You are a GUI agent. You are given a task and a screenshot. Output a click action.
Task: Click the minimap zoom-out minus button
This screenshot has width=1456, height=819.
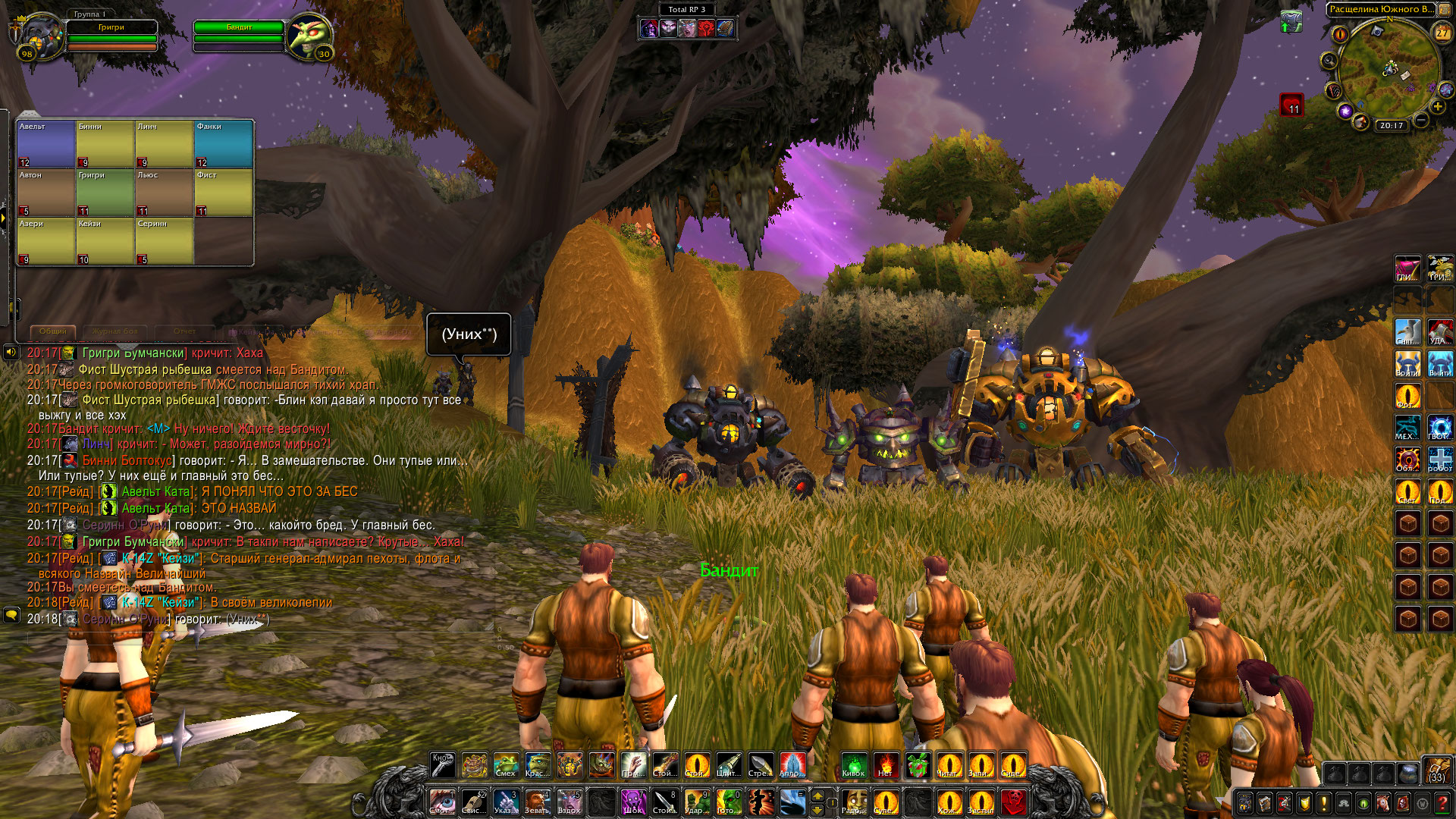1422,120
